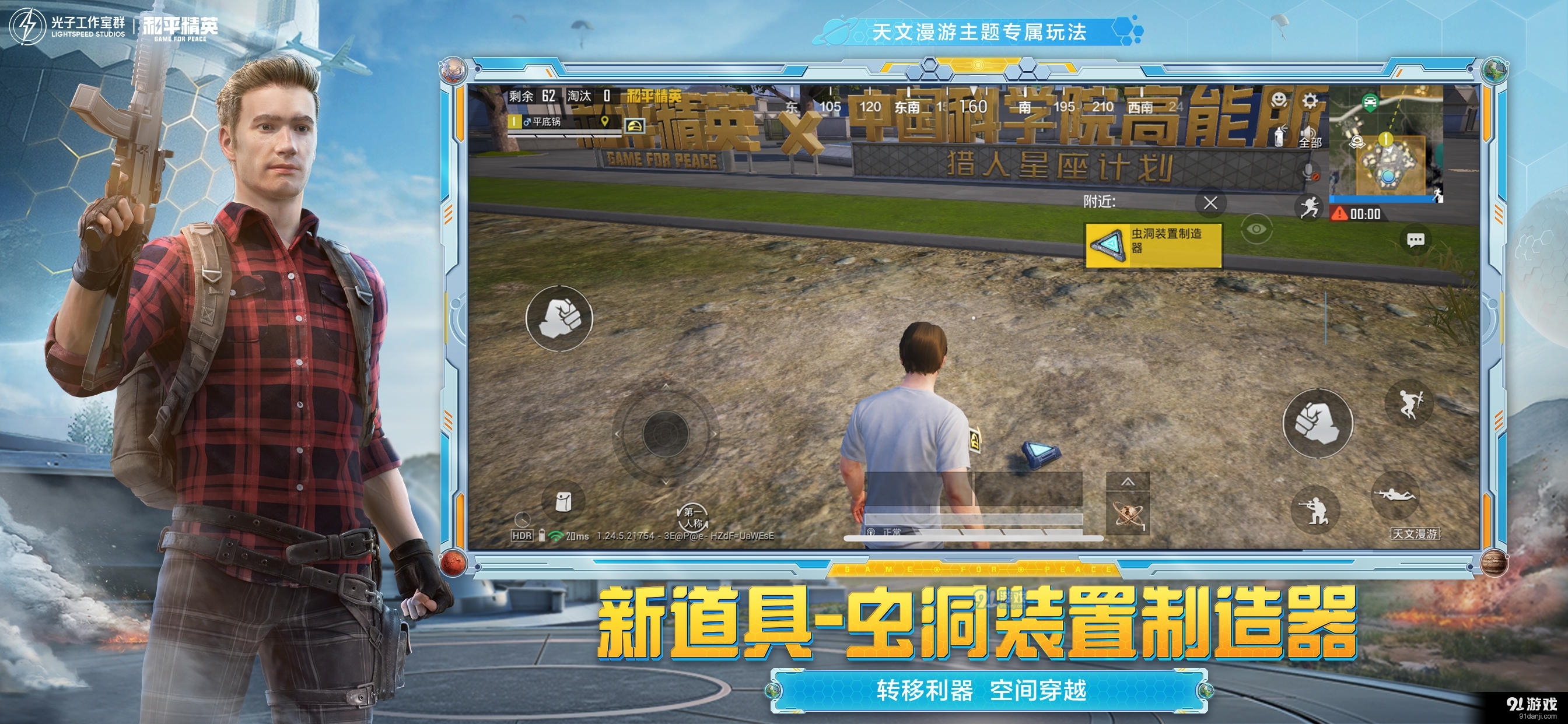
Task: Close the 附近 nearby panel with X
Action: (x=1212, y=203)
